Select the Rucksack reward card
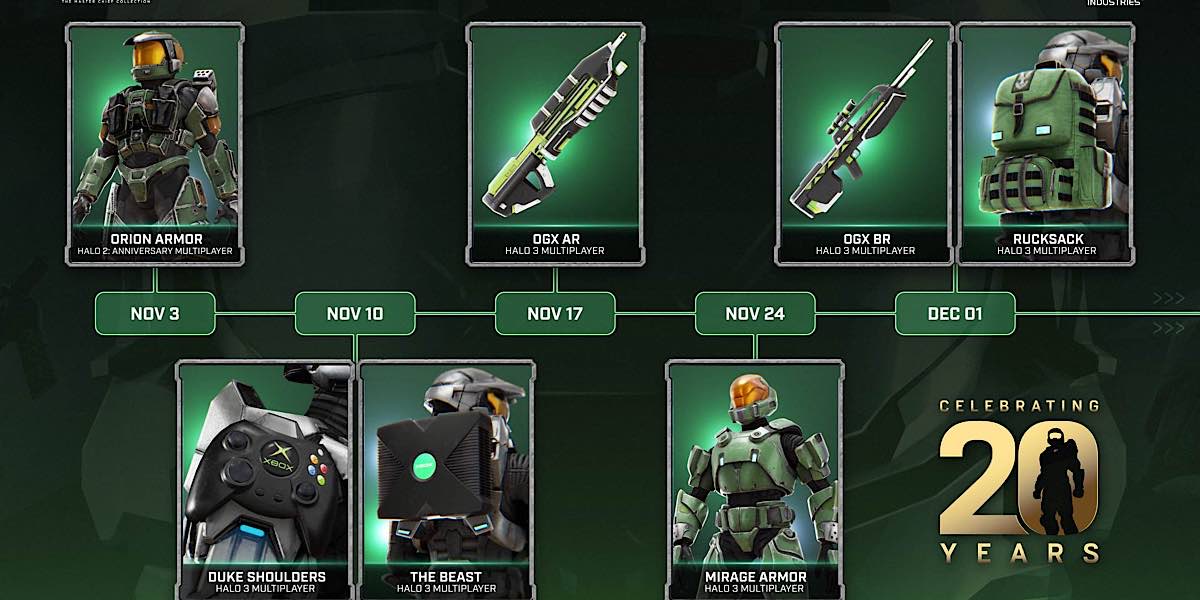 coord(1046,143)
